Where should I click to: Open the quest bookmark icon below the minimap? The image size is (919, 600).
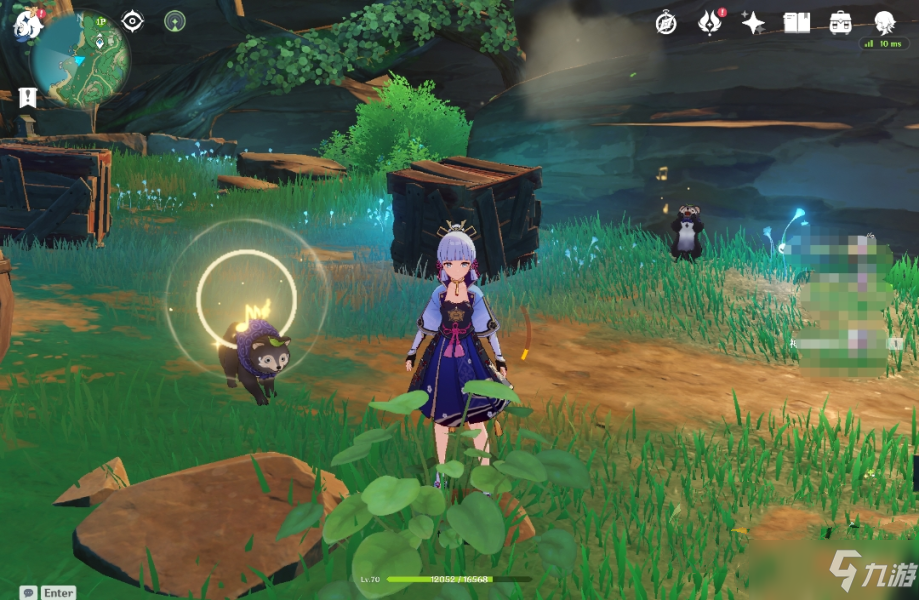tap(27, 97)
